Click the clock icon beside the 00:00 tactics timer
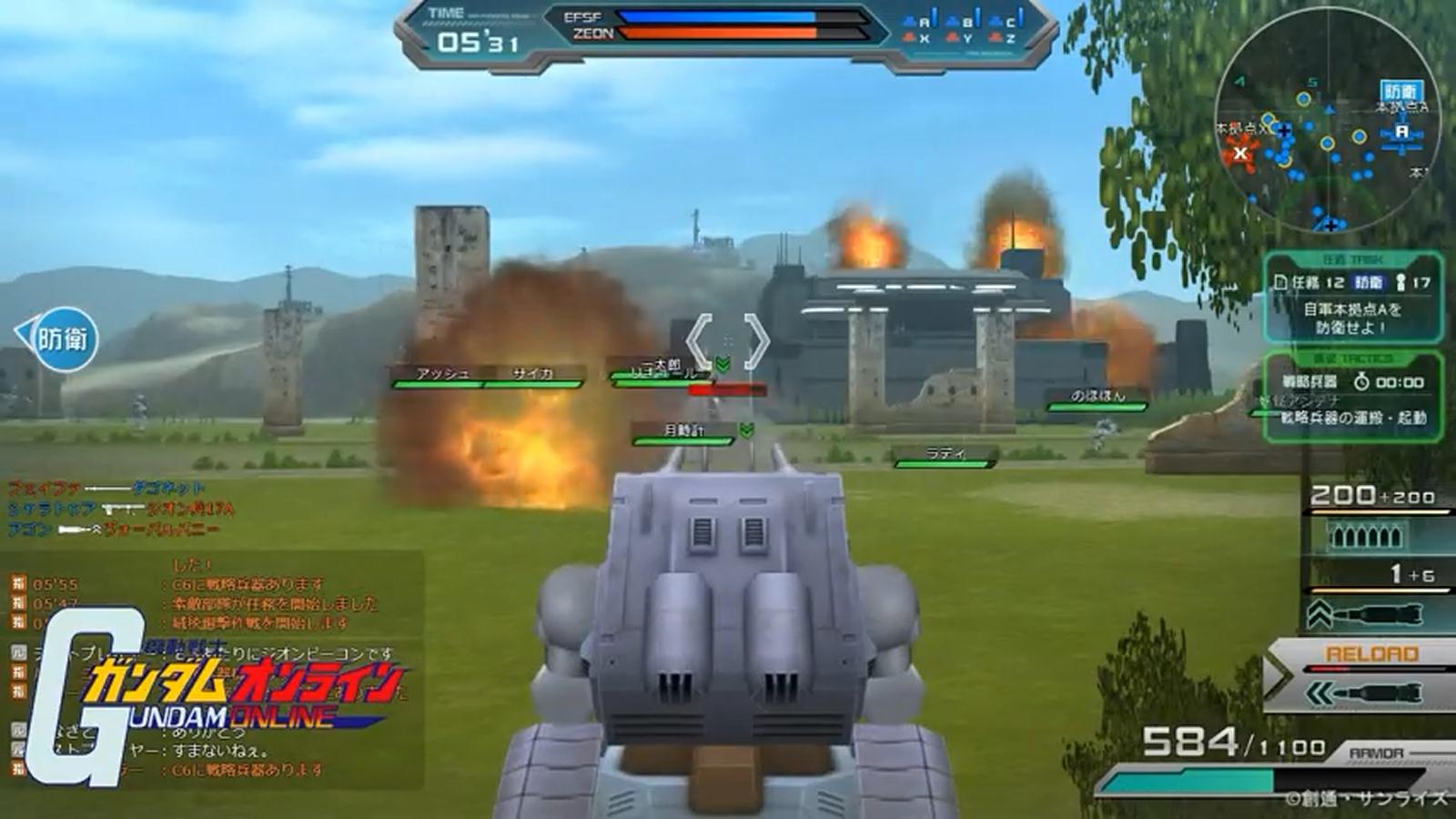This screenshot has width=1456, height=819. click(x=1361, y=383)
